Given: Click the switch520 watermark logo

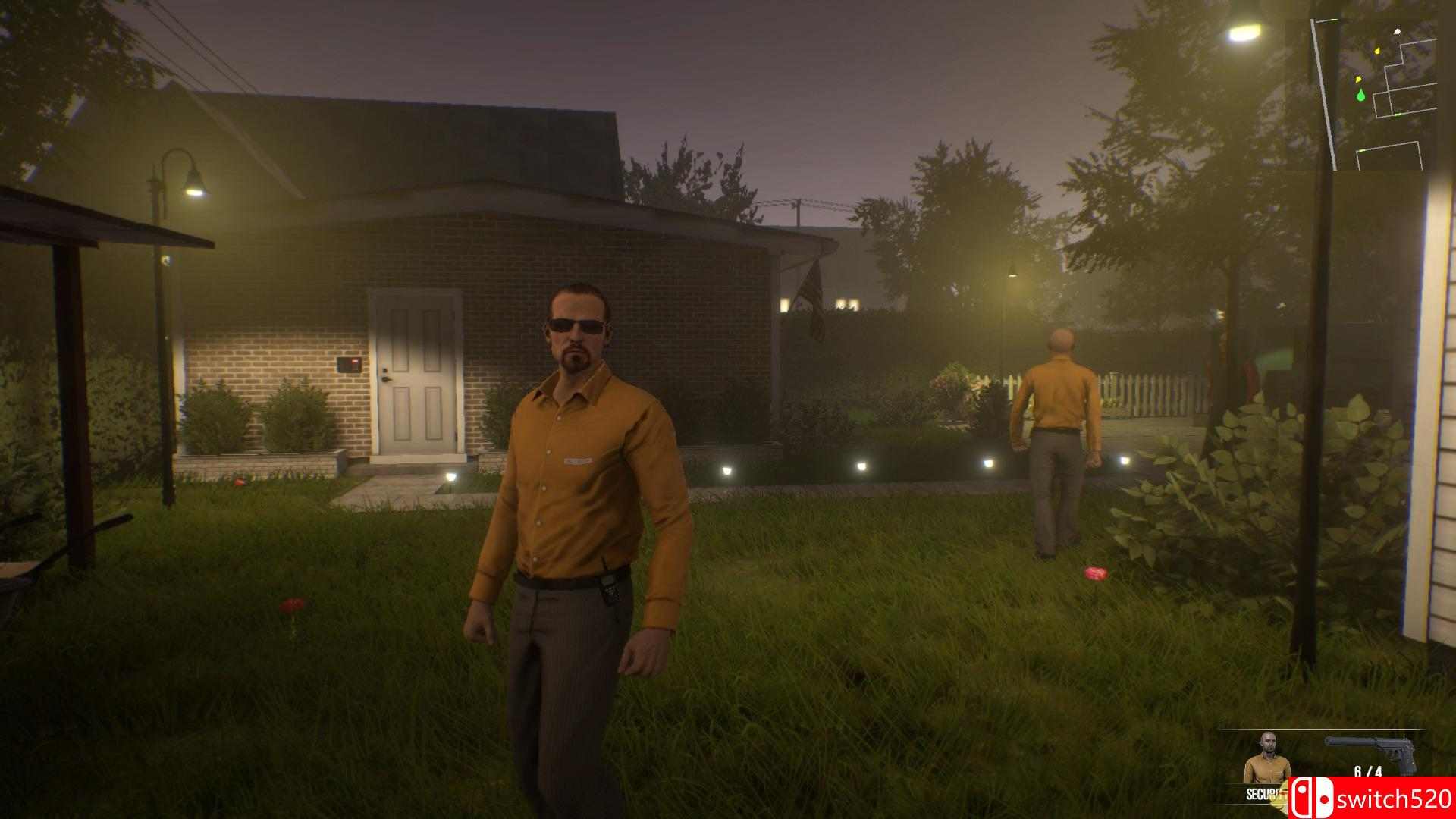Looking at the screenshot, I should (1371, 798).
